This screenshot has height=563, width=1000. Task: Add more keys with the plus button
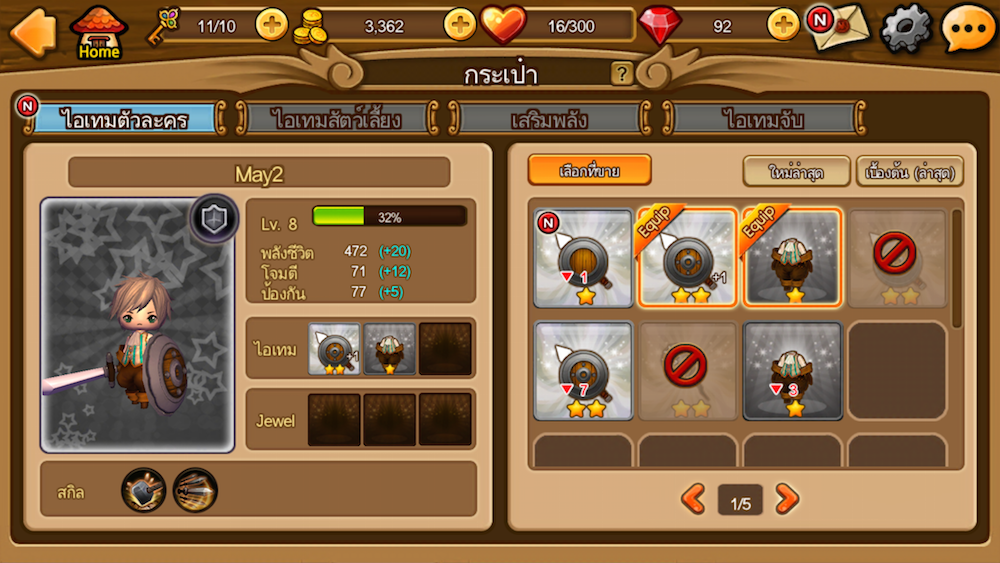pos(271,24)
